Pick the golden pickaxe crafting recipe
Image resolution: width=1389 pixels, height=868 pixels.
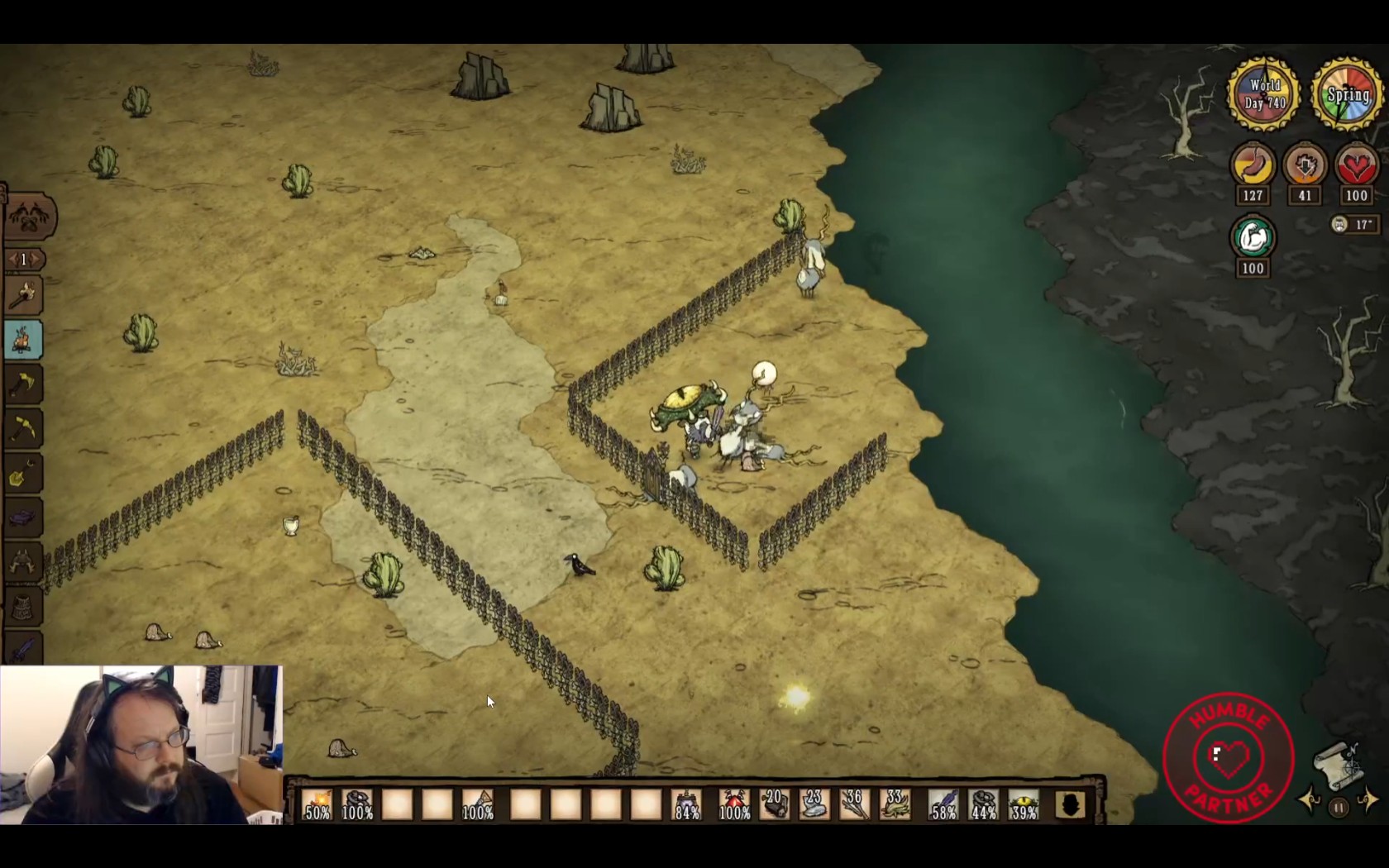[x=23, y=429]
